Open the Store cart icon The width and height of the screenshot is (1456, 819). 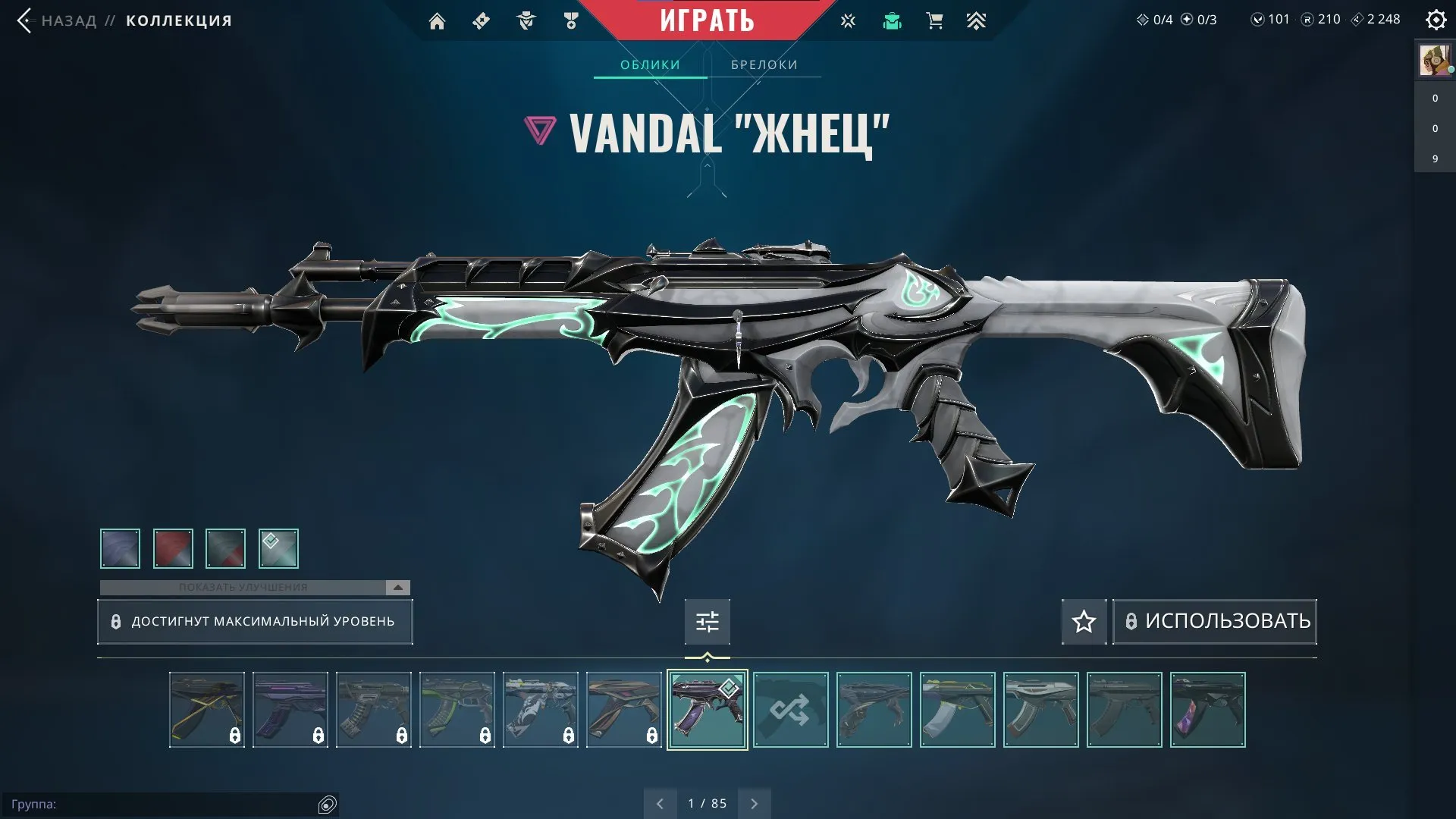click(934, 20)
